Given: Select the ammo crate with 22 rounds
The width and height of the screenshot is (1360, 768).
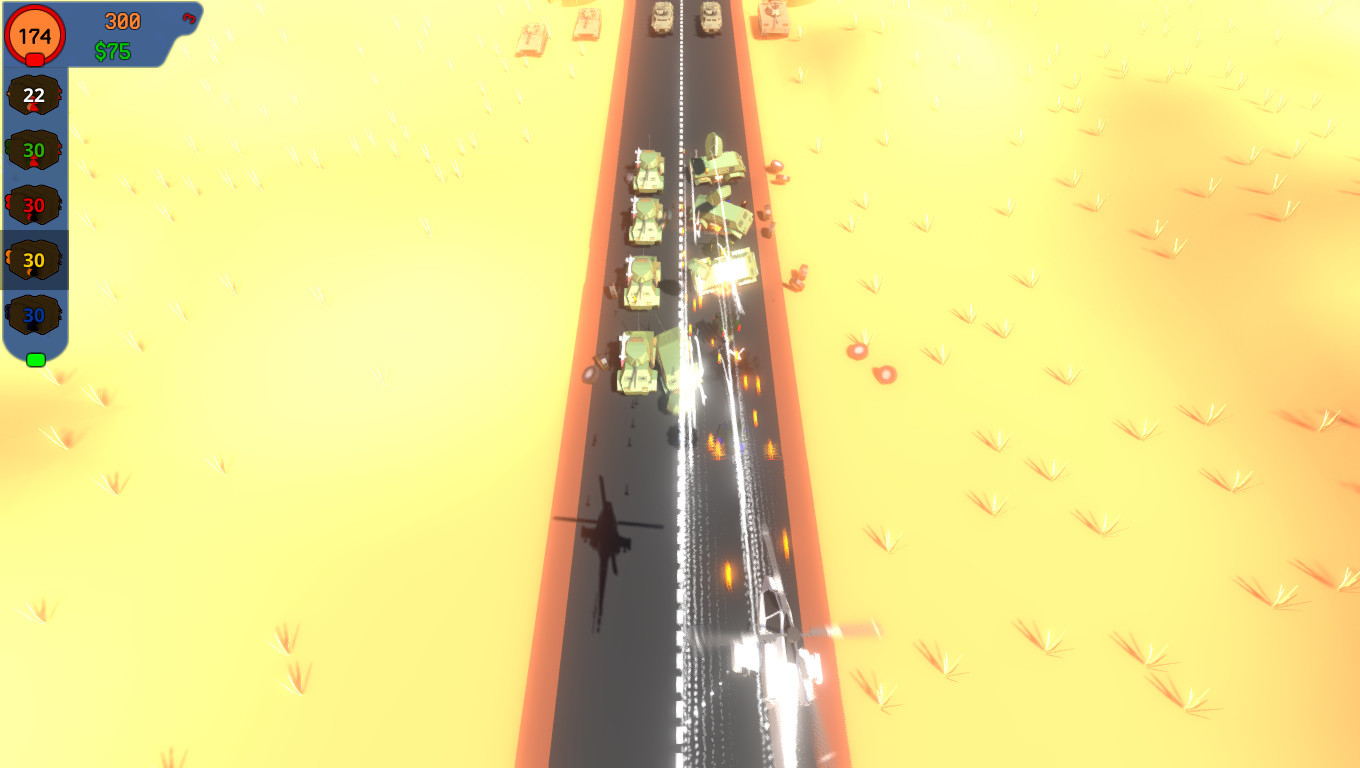Looking at the screenshot, I should [x=35, y=97].
